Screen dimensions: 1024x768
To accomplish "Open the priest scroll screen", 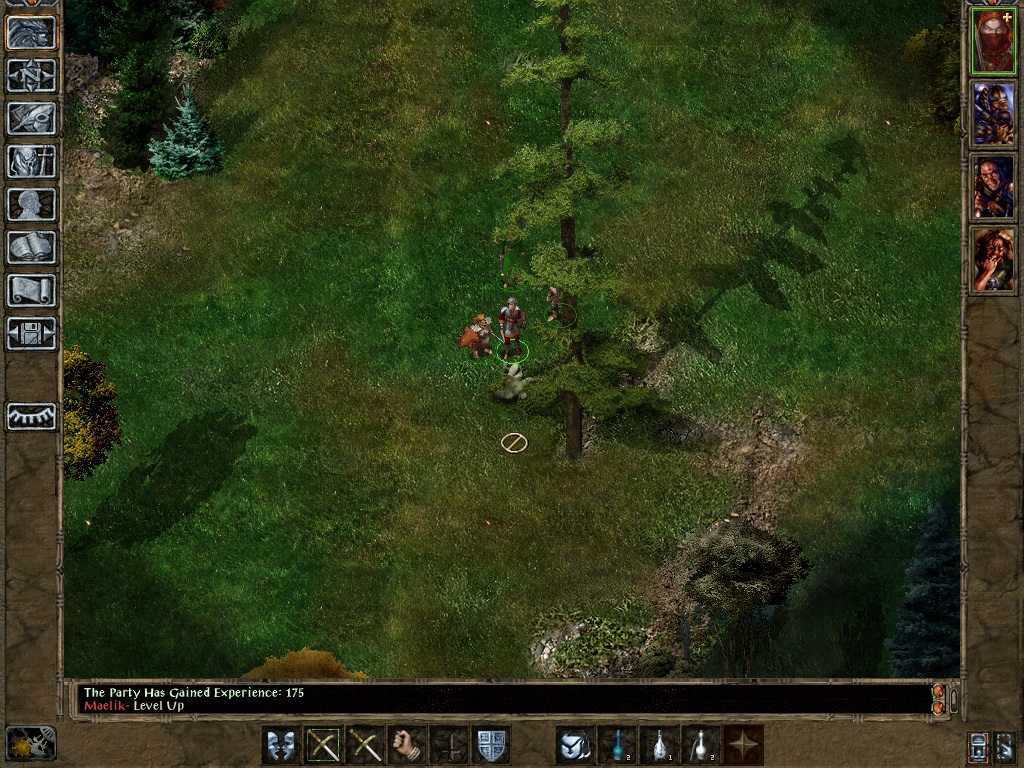I will coord(32,291).
